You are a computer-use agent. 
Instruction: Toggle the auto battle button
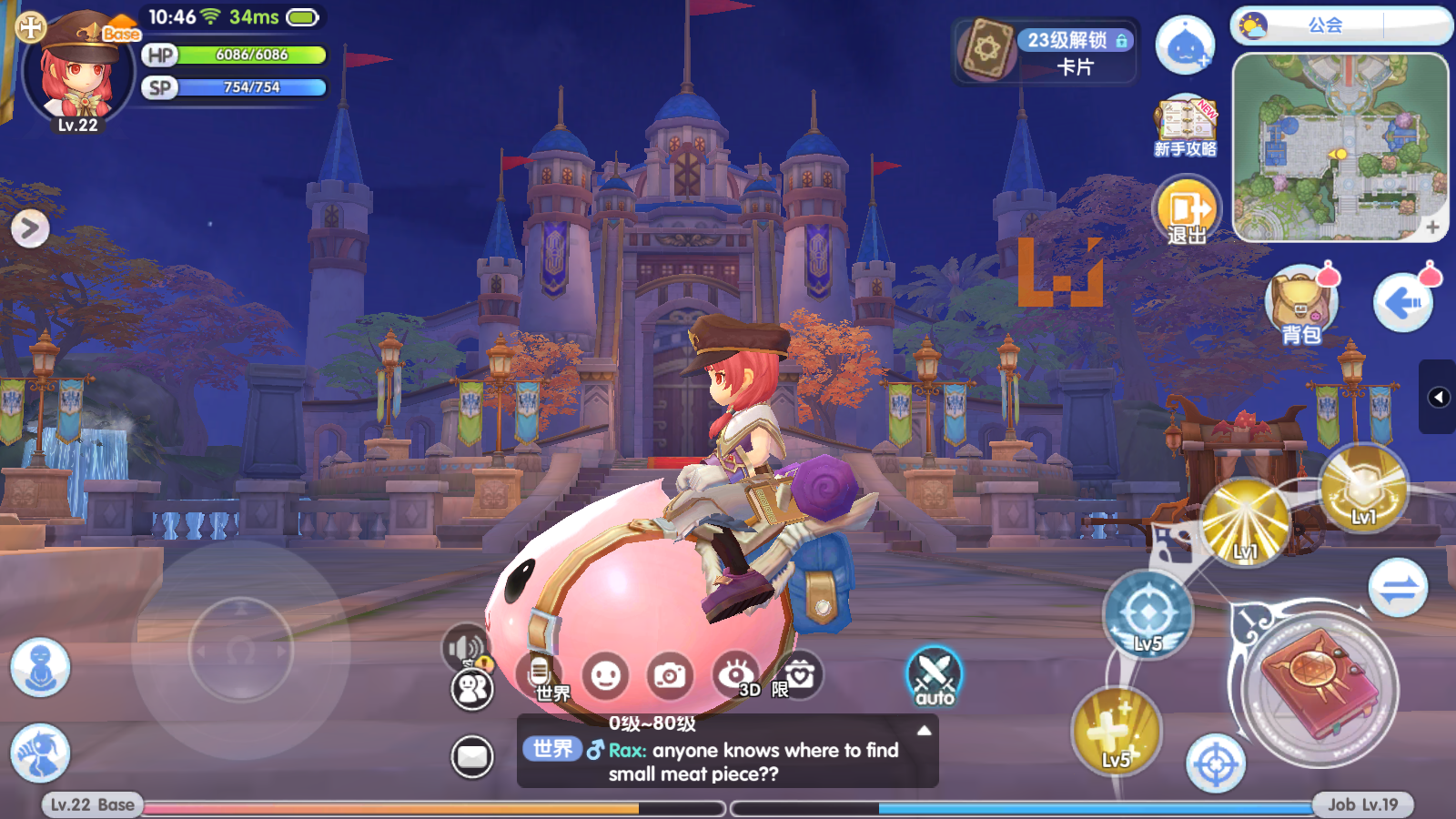[934, 676]
